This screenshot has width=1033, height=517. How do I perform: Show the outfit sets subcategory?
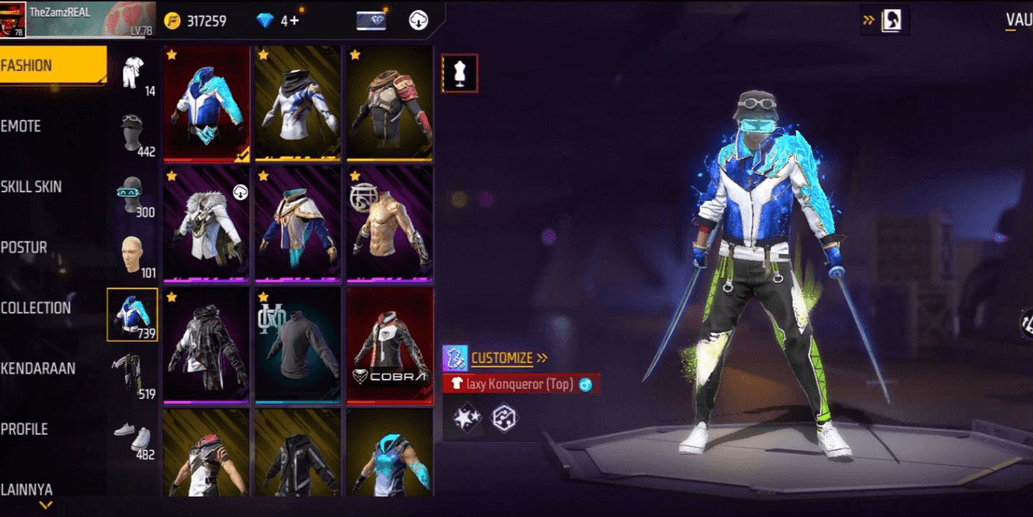tap(133, 74)
